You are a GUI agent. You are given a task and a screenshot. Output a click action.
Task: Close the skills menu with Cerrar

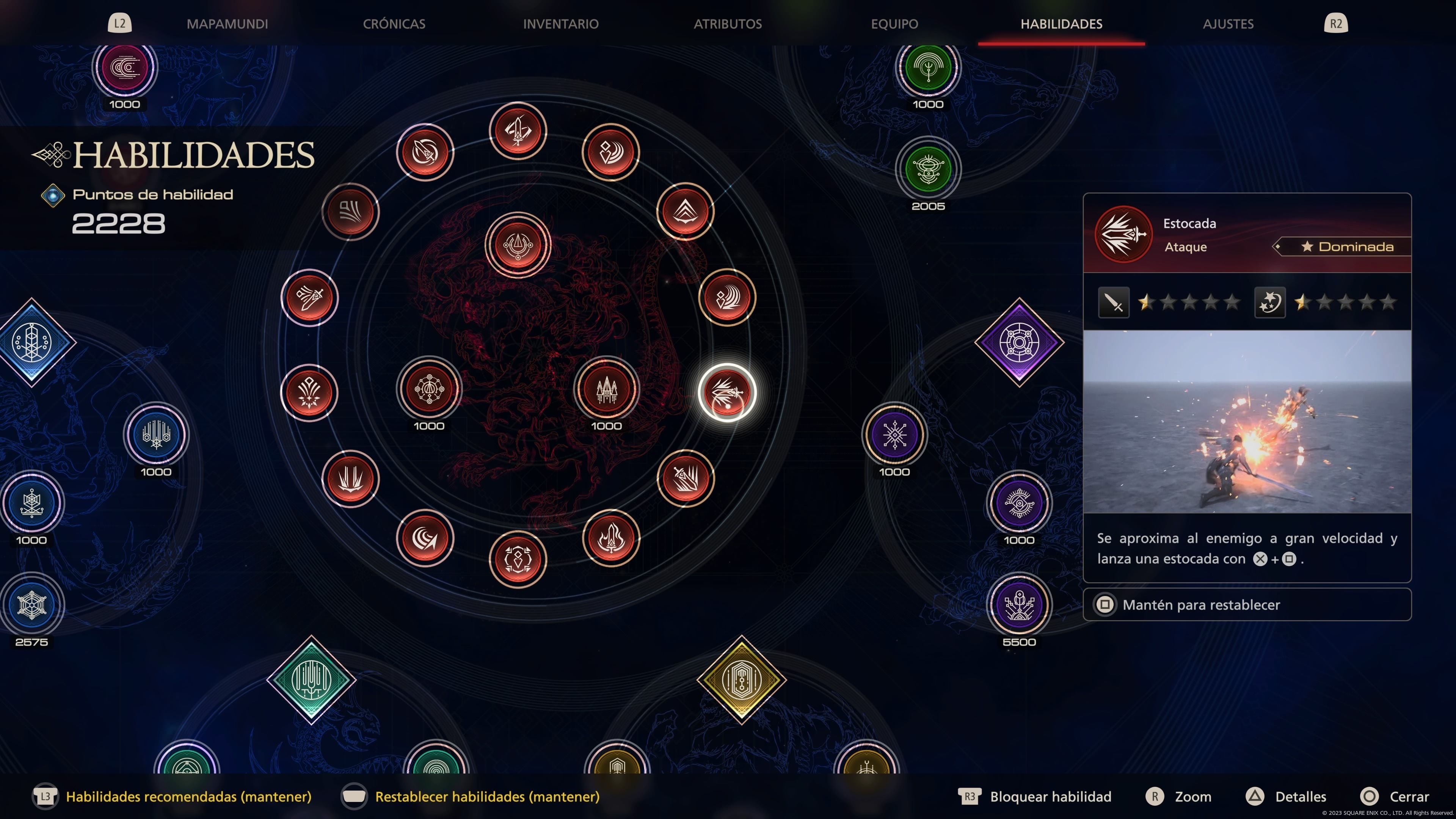(x=1409, y=796)
